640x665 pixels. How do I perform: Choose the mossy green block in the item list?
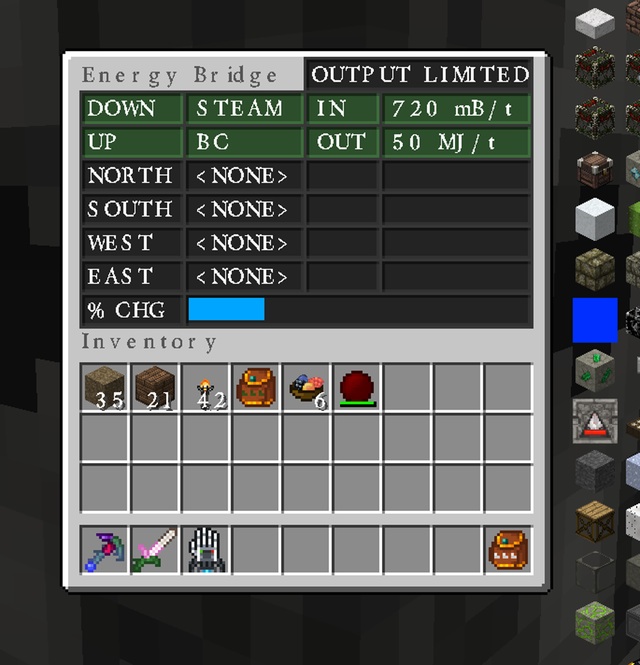594,621
